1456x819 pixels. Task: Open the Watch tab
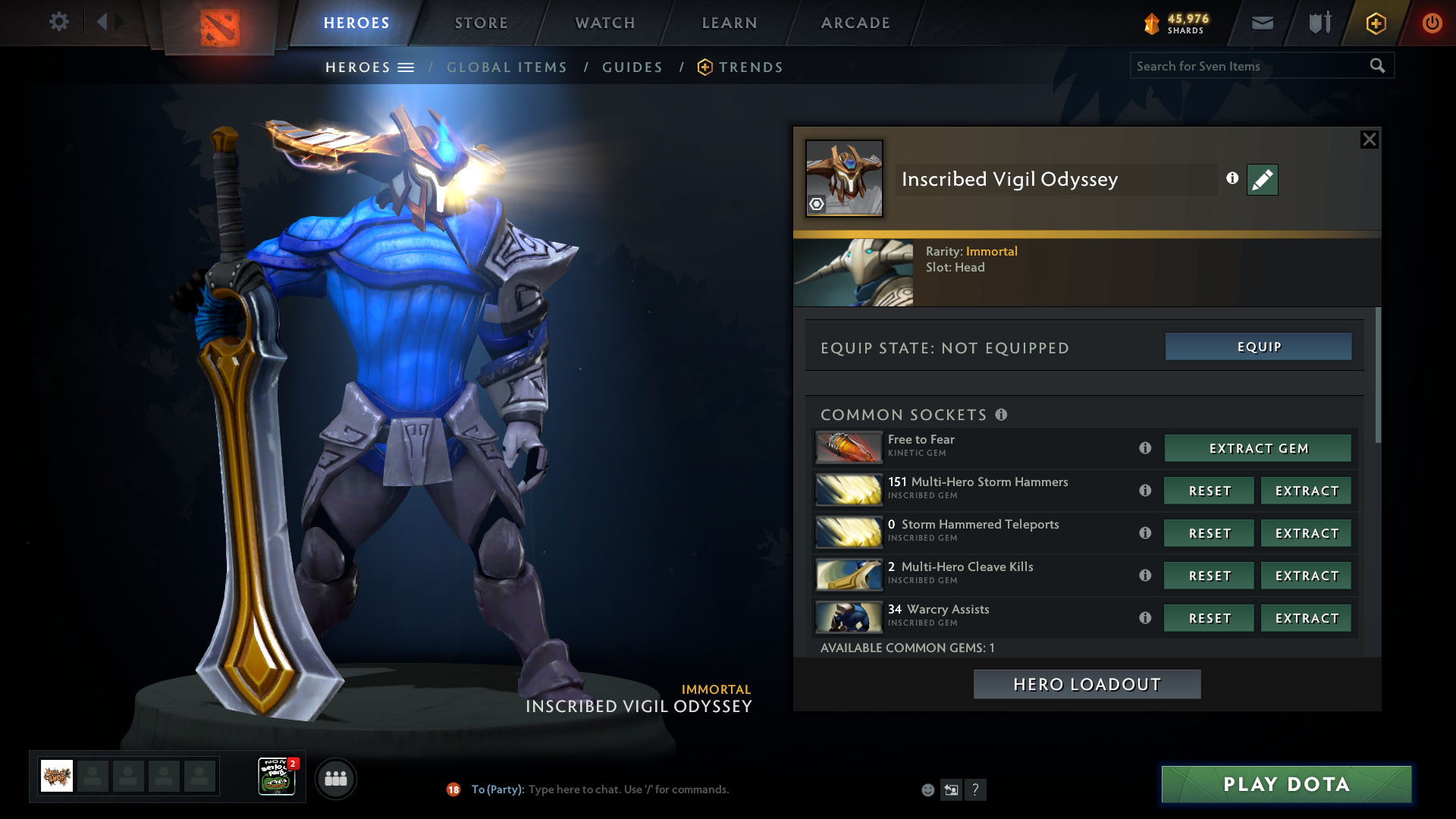click(x=605, y=23)
